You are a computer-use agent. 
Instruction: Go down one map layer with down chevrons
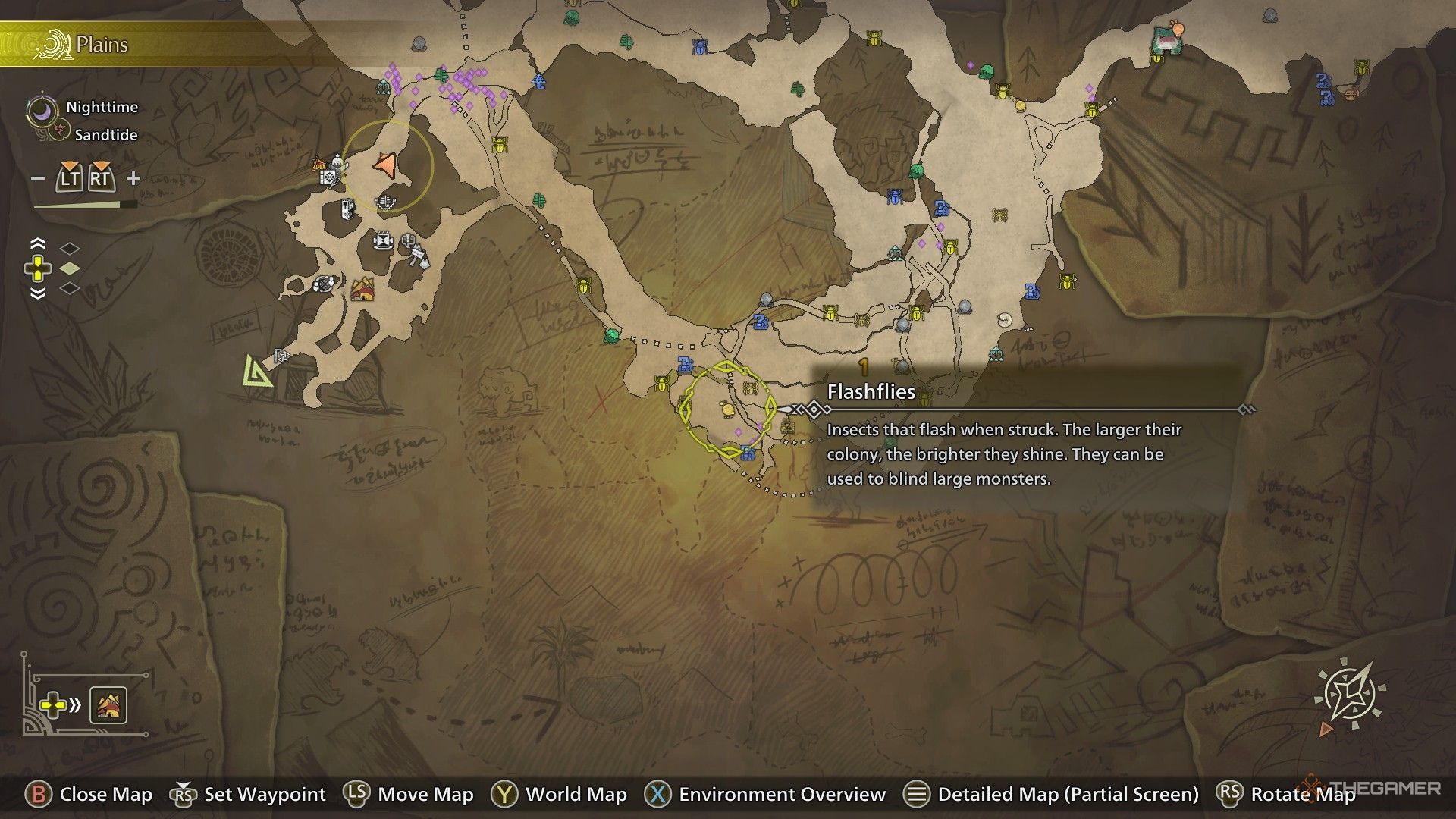coord(37,293)
